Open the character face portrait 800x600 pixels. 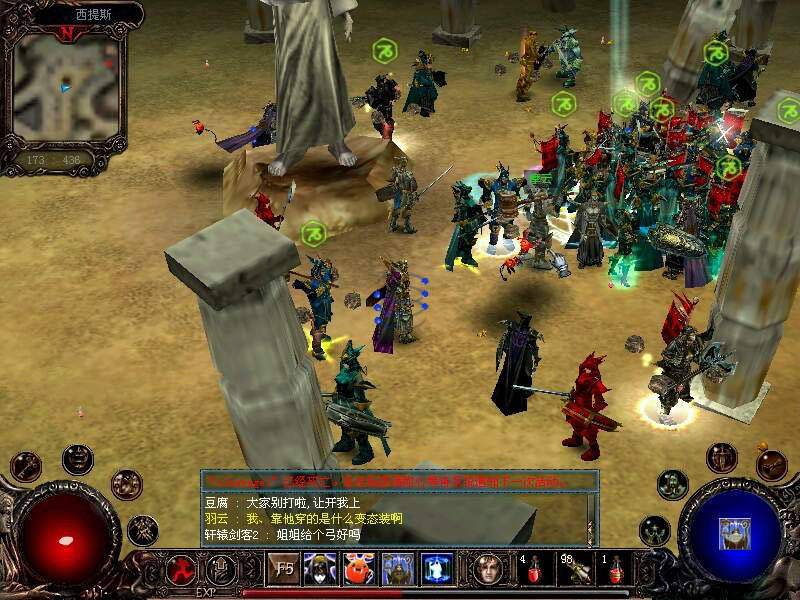488,569
